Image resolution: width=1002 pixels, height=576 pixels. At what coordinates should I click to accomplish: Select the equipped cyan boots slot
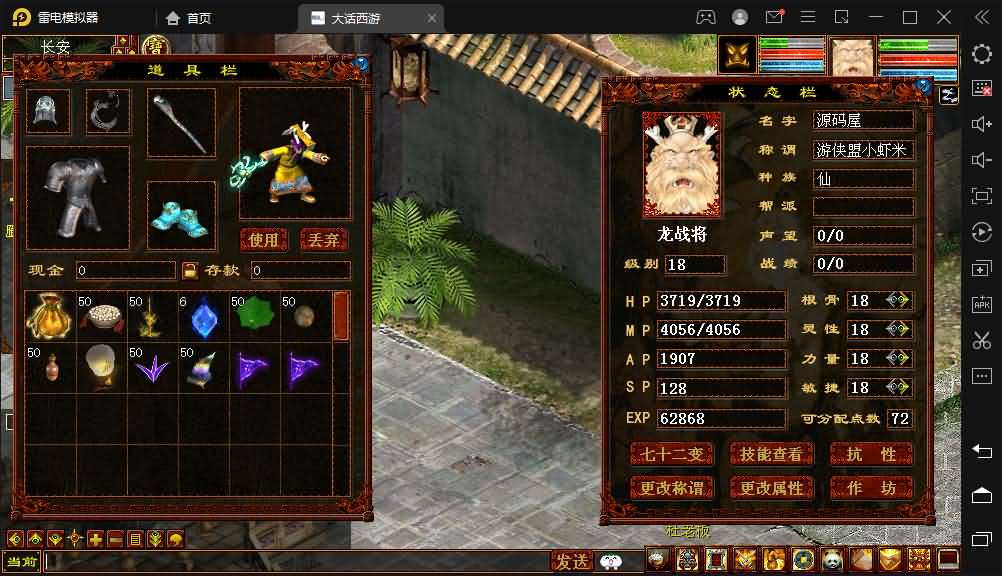[x=181, y=215]
